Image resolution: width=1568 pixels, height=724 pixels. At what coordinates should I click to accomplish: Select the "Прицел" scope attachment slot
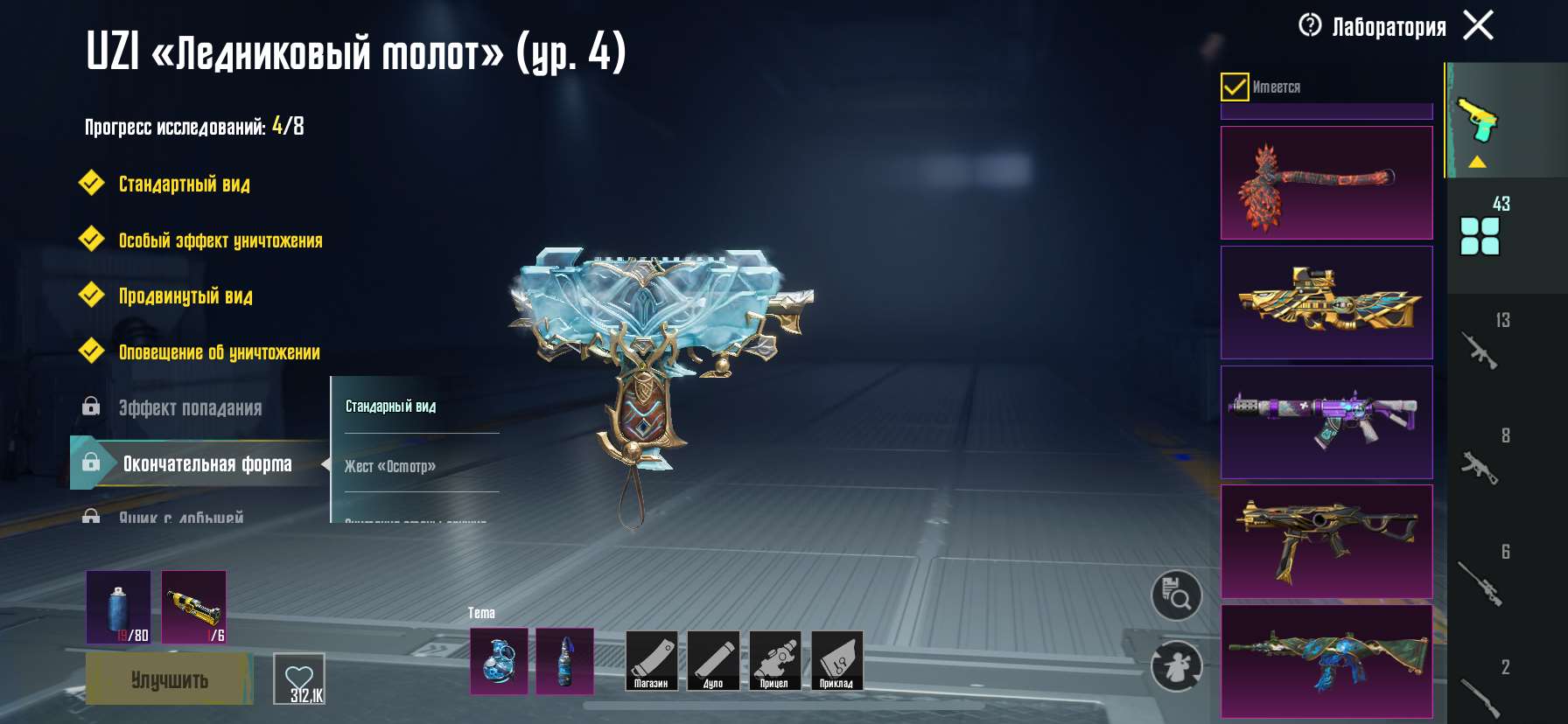pos(774,661)
